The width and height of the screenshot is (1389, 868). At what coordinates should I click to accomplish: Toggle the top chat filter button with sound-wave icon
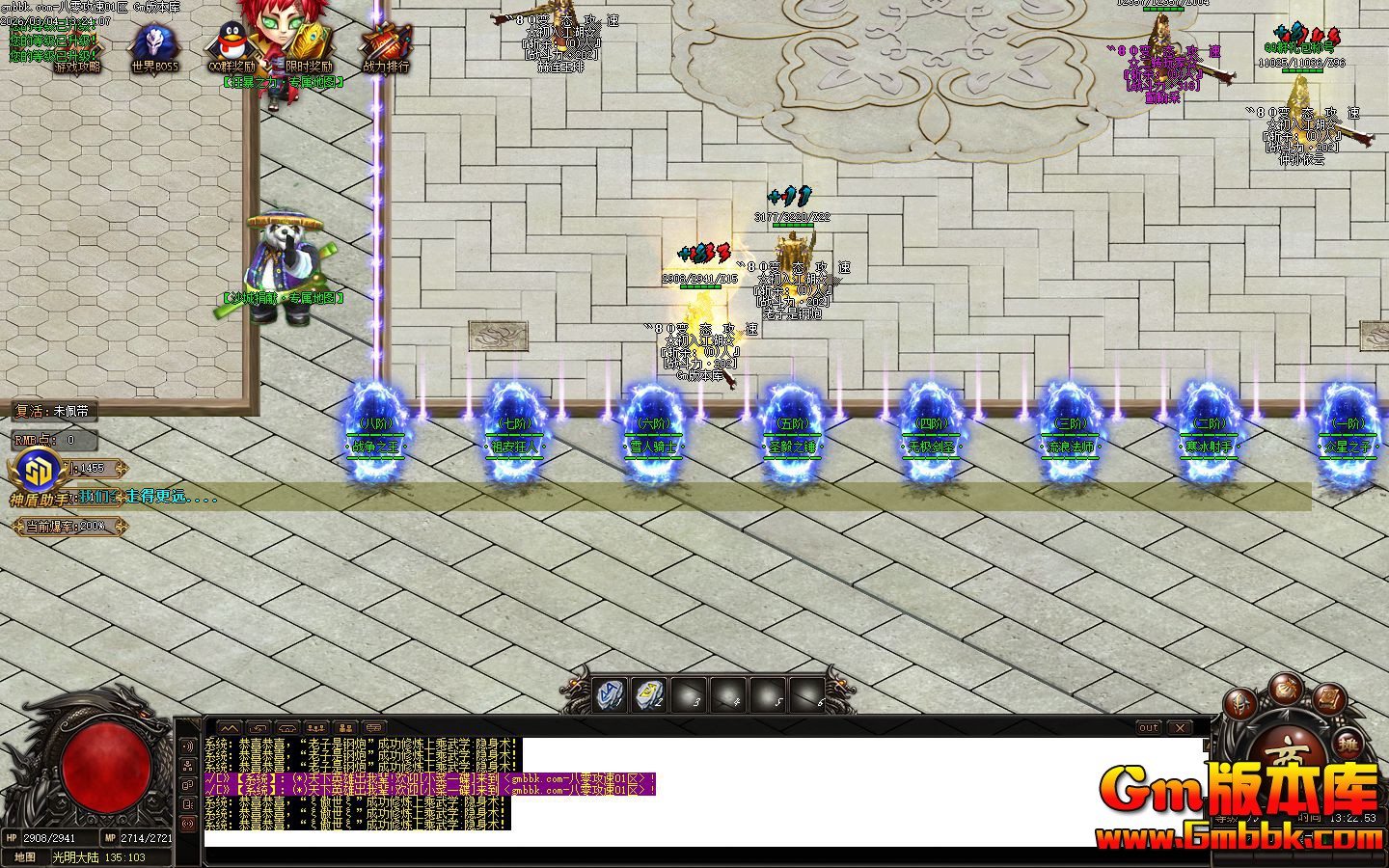[x=187, y=747]
